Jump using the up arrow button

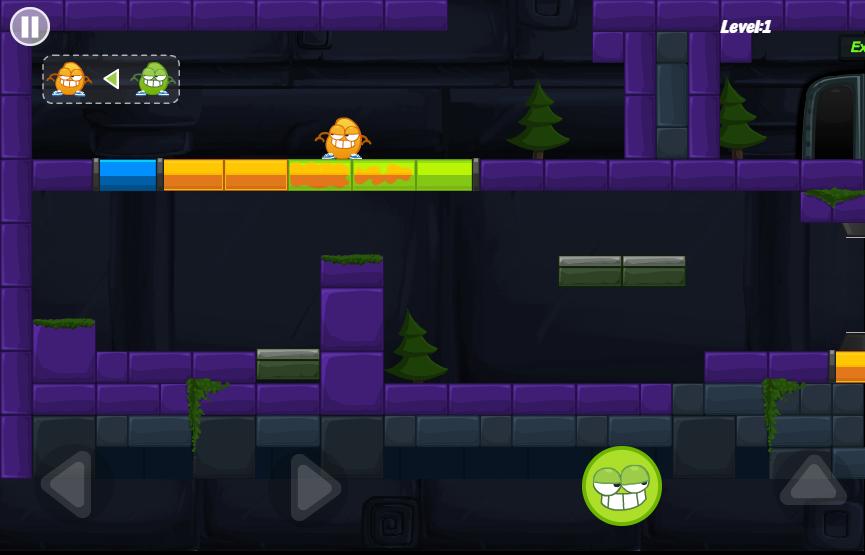pyautogui.click(x=812, y=481)
